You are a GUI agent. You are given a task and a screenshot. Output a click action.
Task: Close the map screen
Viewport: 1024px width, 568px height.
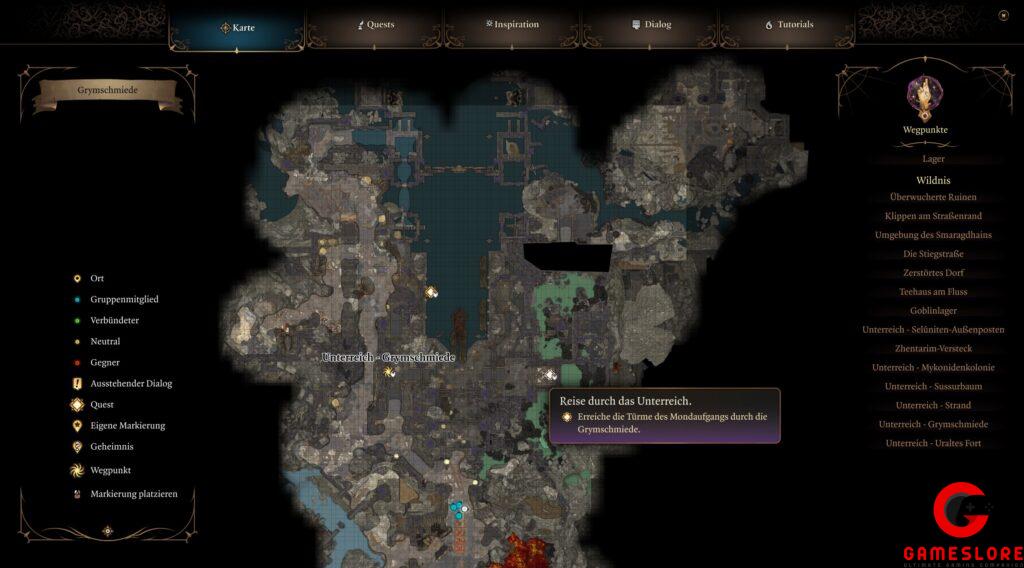(1003, 15)
